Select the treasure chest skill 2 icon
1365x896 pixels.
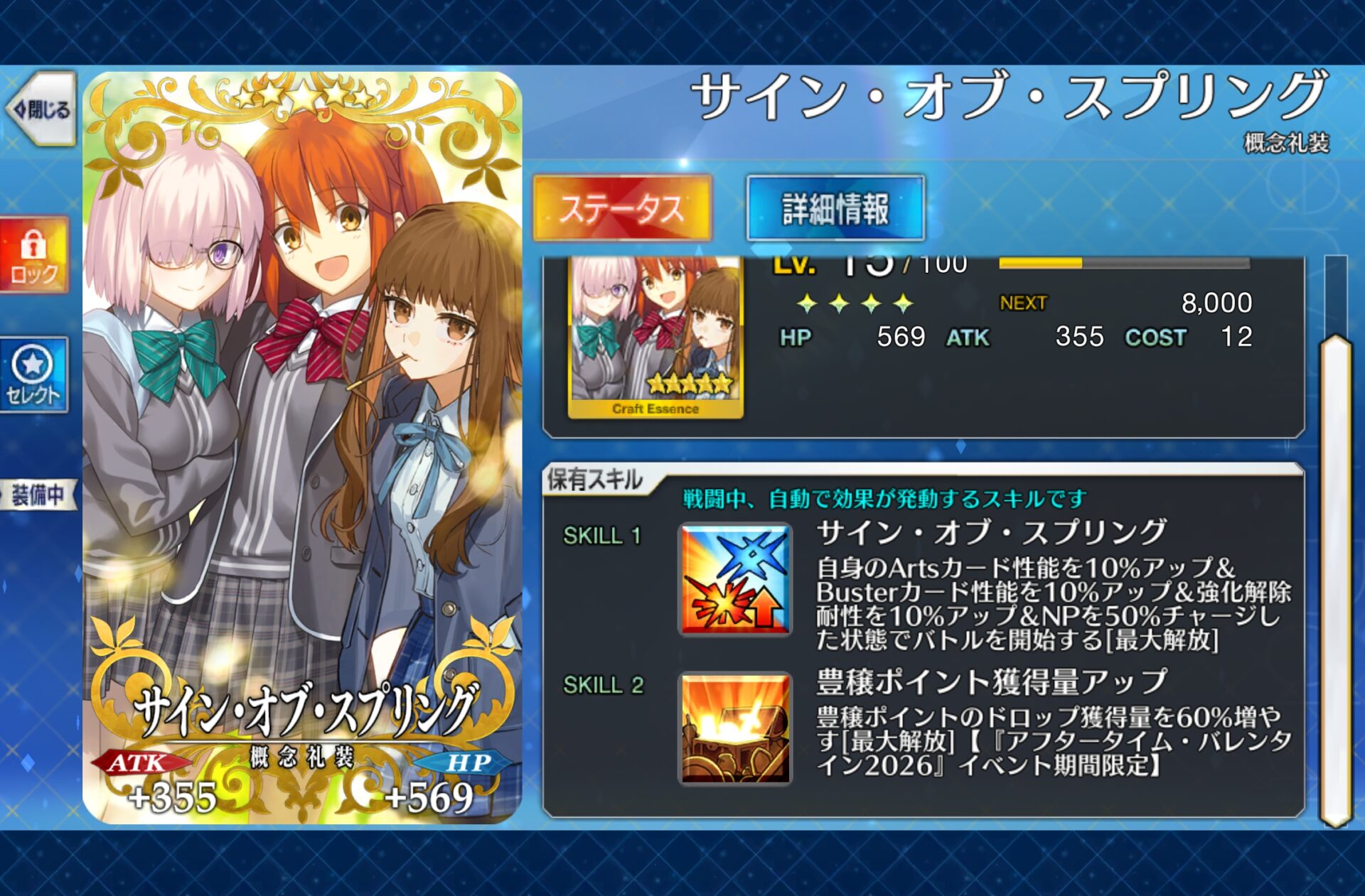tap(735, 729)
